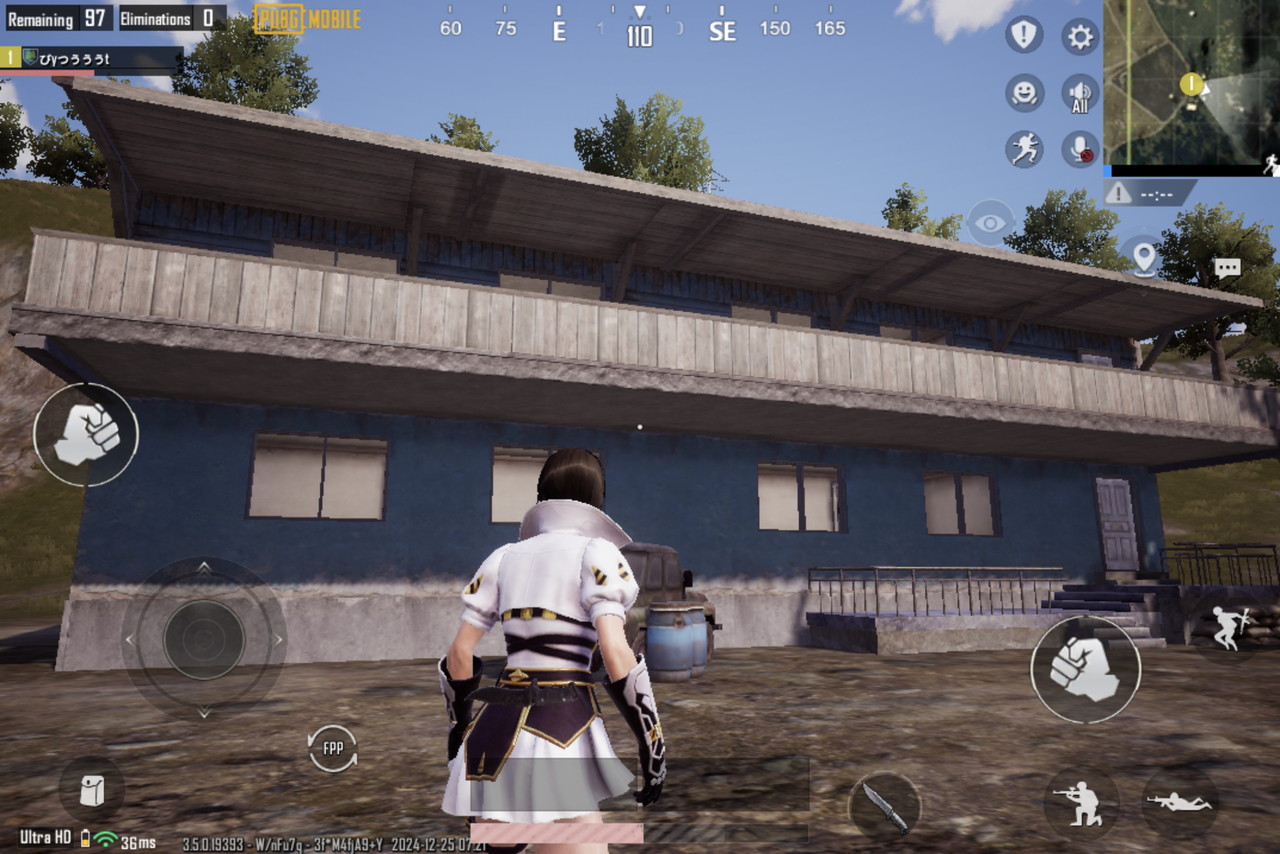Punch with the left fist button
Image resolution: width=1280 pixels, height=854 pixels.
coord(86,435)
